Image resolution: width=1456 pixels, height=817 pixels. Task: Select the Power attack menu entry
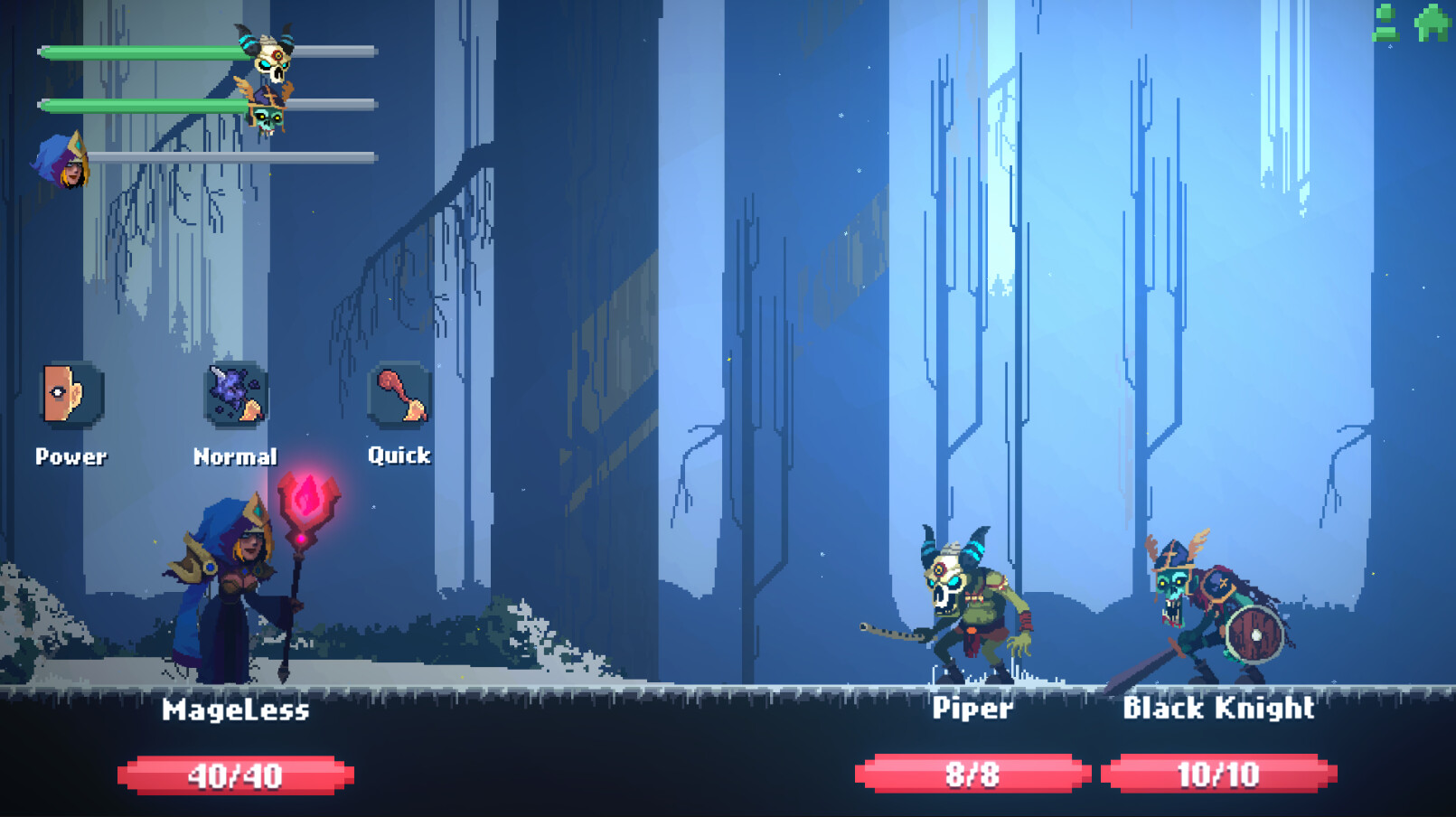[70, 455]
